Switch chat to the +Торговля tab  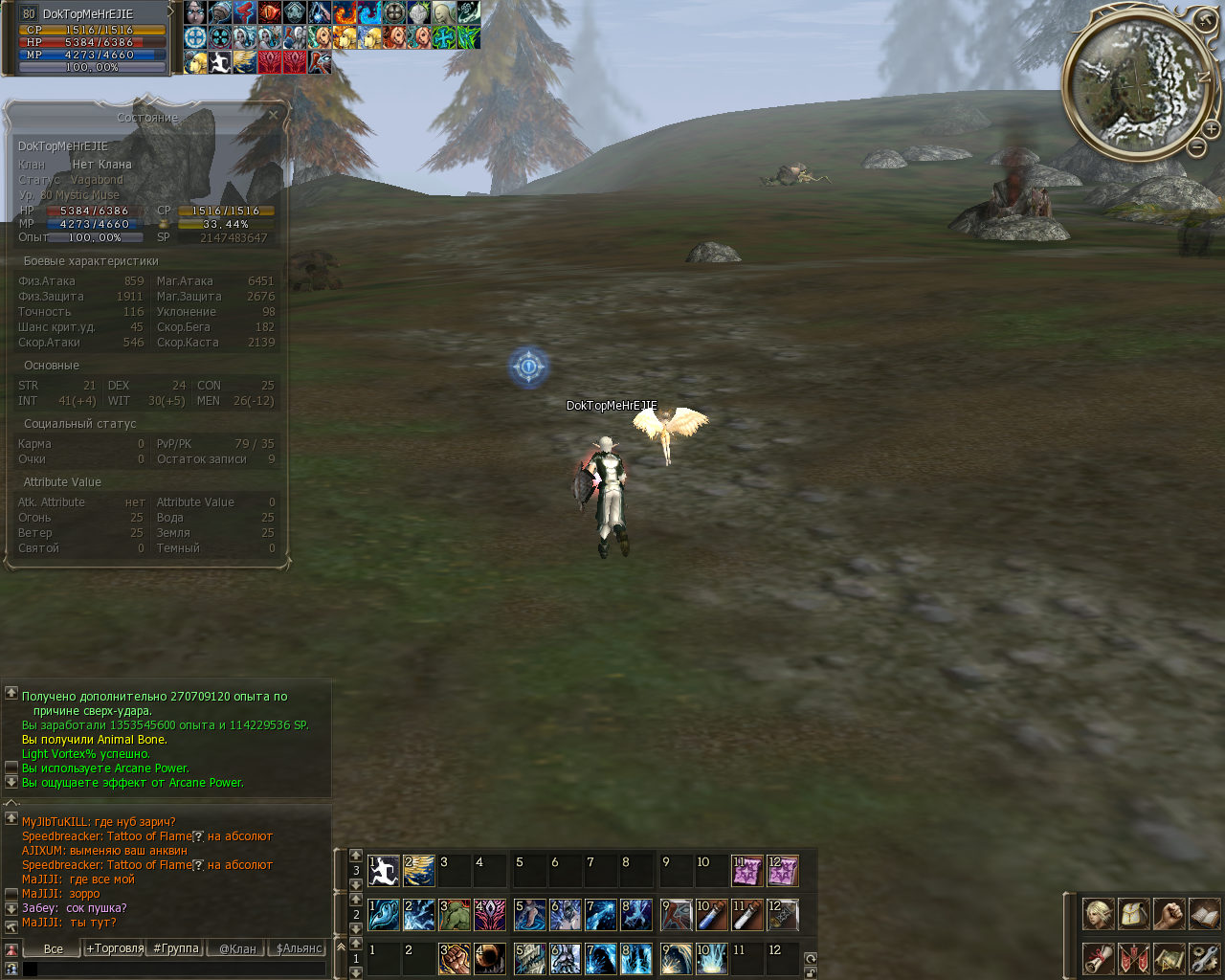pyautogui.click(x=115, y=948)
